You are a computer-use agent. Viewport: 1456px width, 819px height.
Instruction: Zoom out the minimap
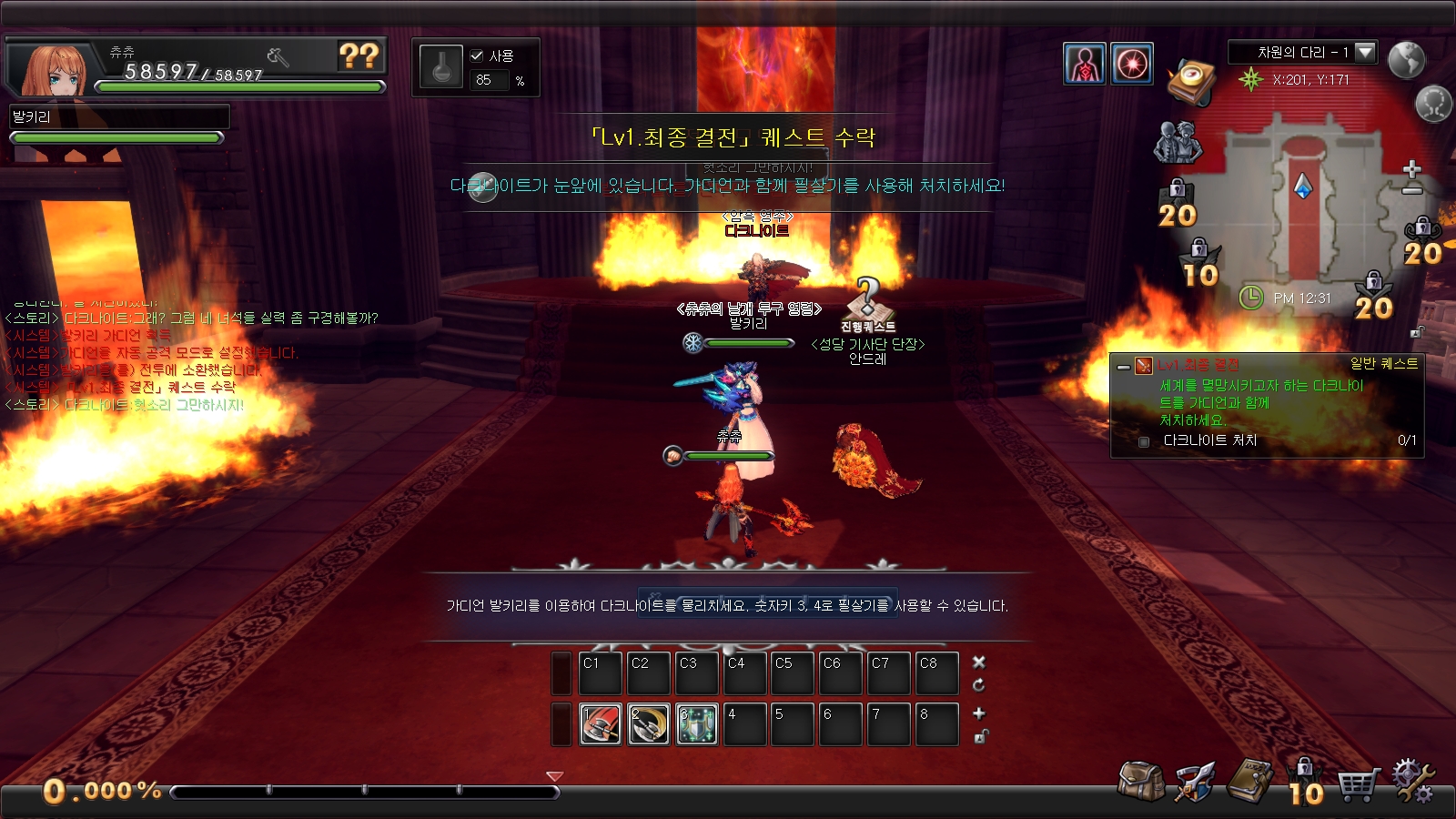point(1412,190)
